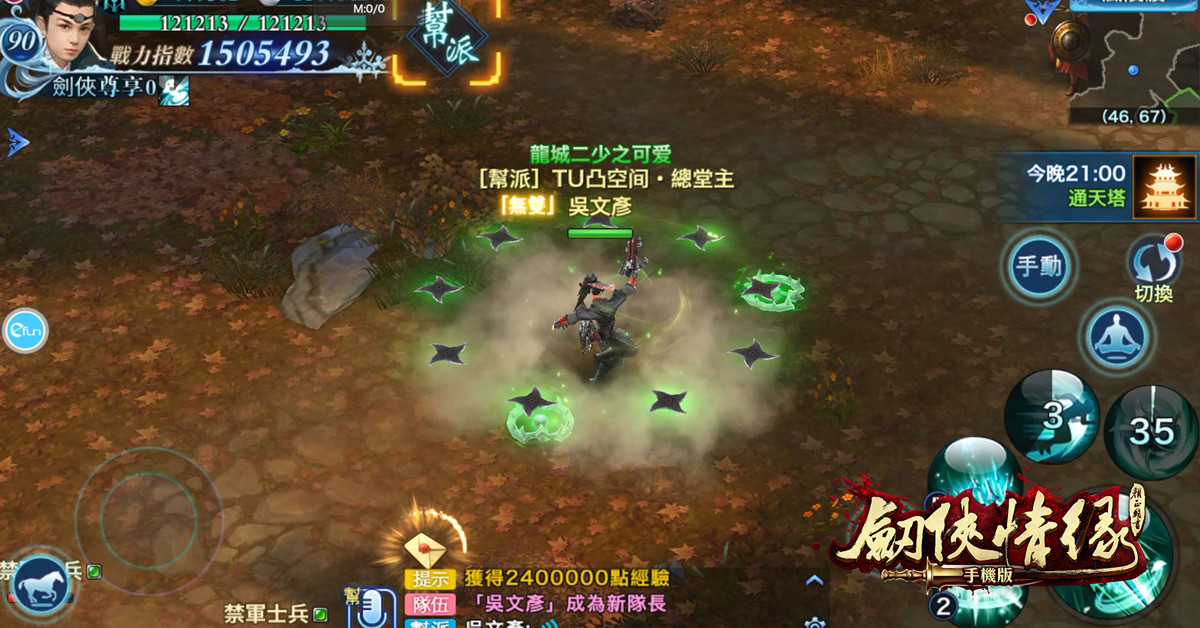Open the envelope mail notification
The image size is (1200, 628).
[422, 549]
